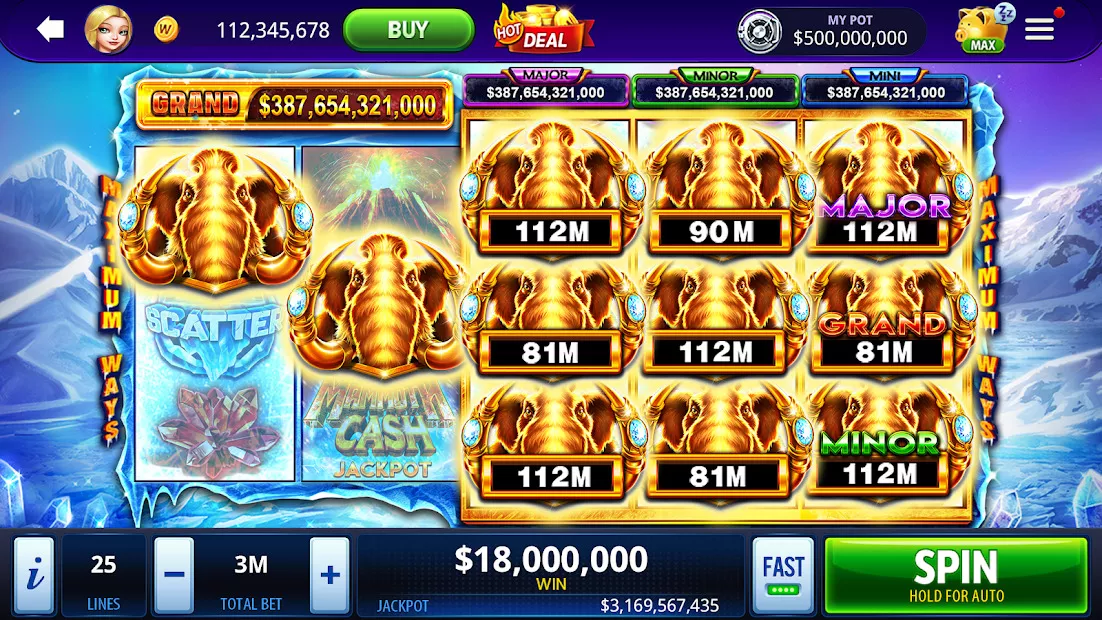Open the Hot Deal offer
Screen dimensions: 1102x620
click(x=544, y=30)
